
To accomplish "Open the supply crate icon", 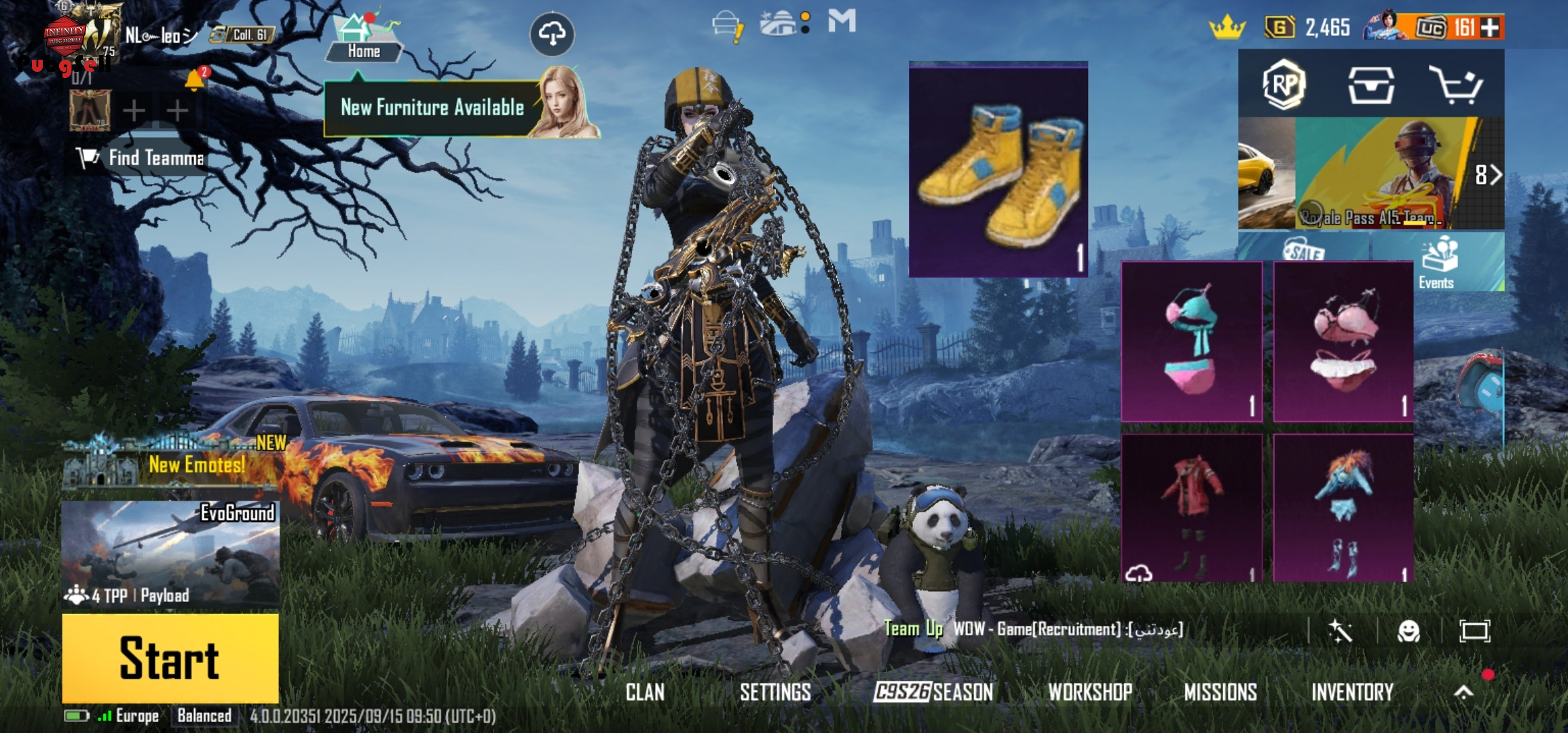I will [x=1370, y=86].
